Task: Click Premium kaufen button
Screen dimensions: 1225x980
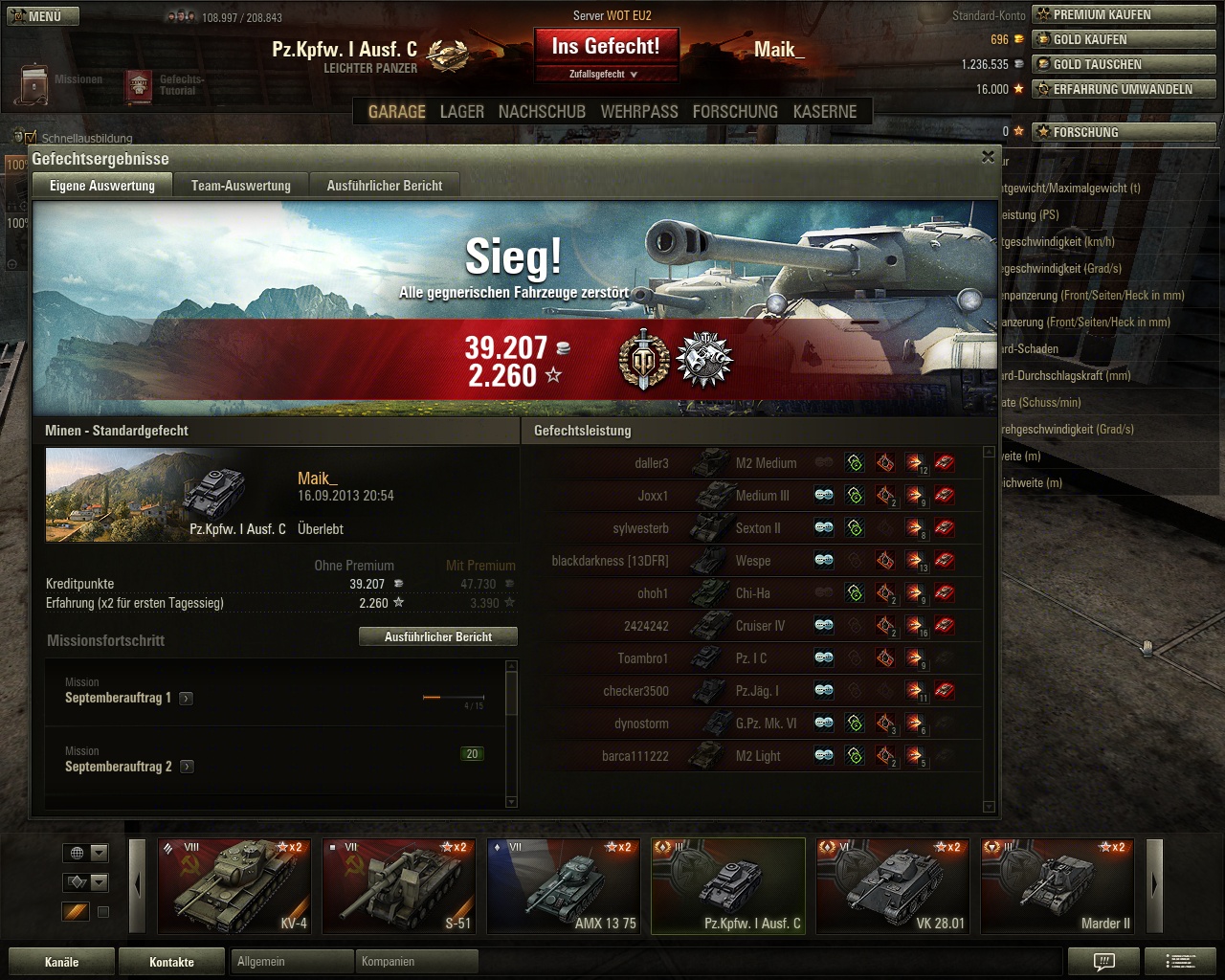Action: 1124,15
